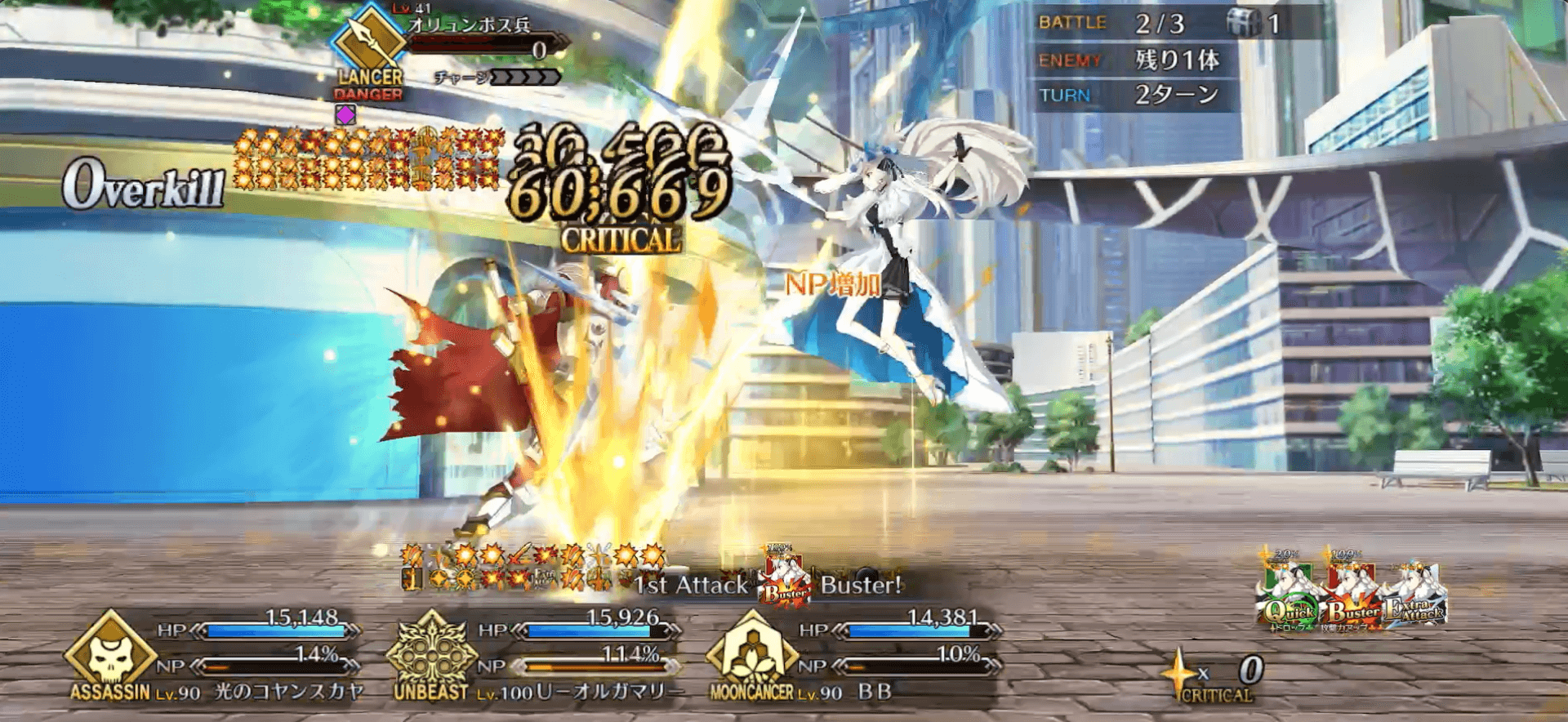Click the purple status icon under Lancer

coord(345,115)
